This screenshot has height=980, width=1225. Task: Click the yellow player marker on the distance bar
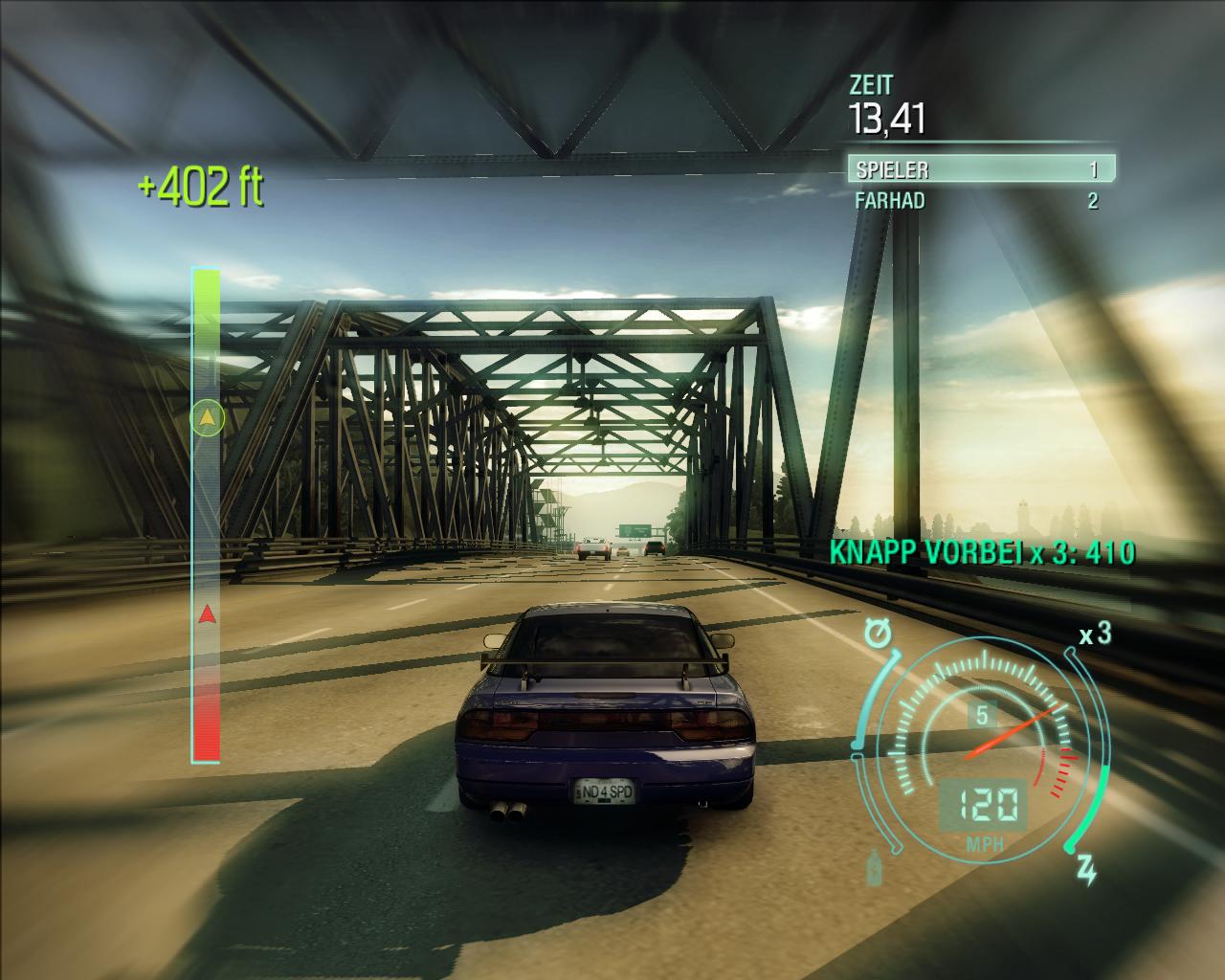[207, 417]
